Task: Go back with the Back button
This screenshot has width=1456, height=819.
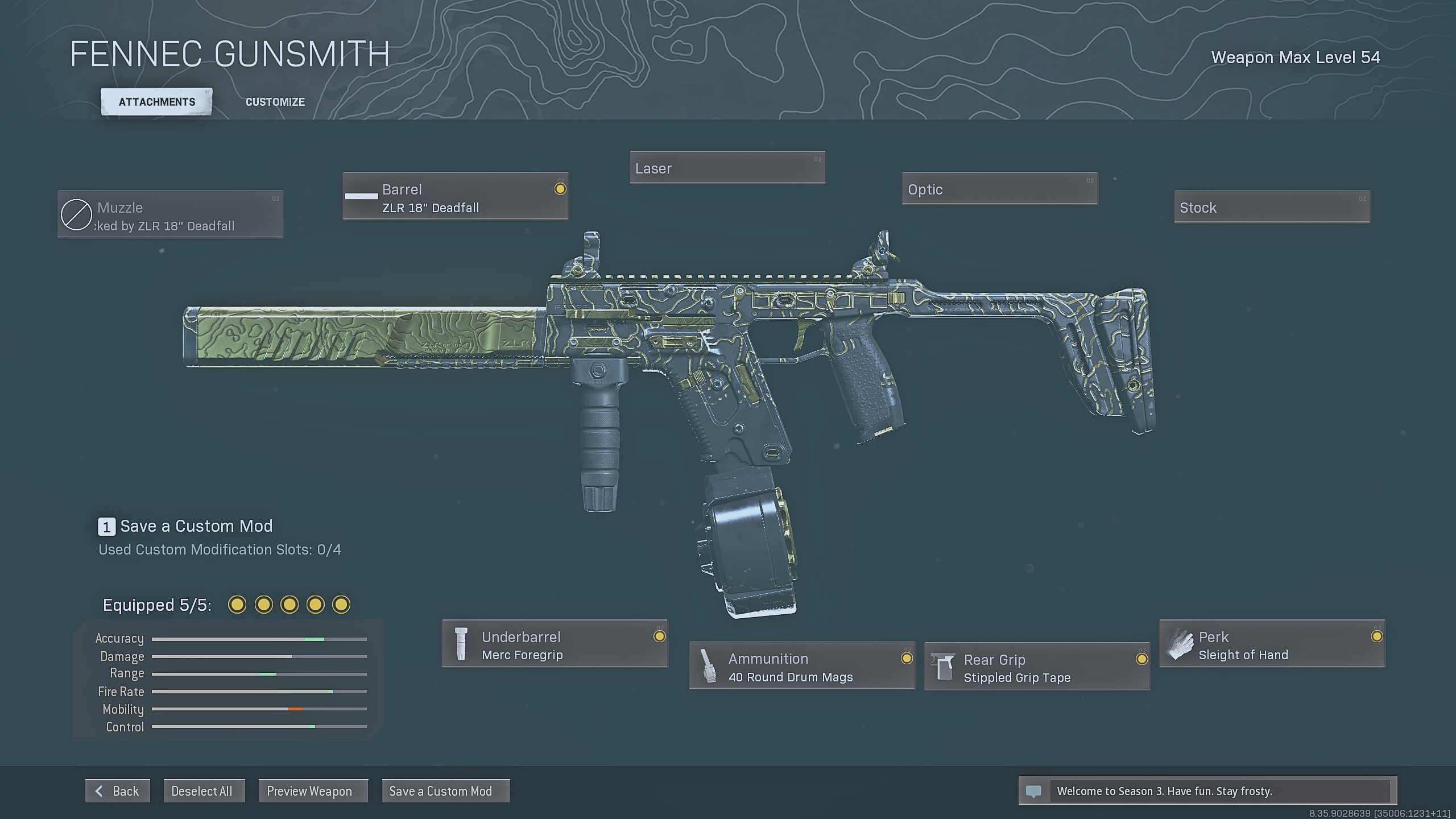Action: (x=118, y=791)
